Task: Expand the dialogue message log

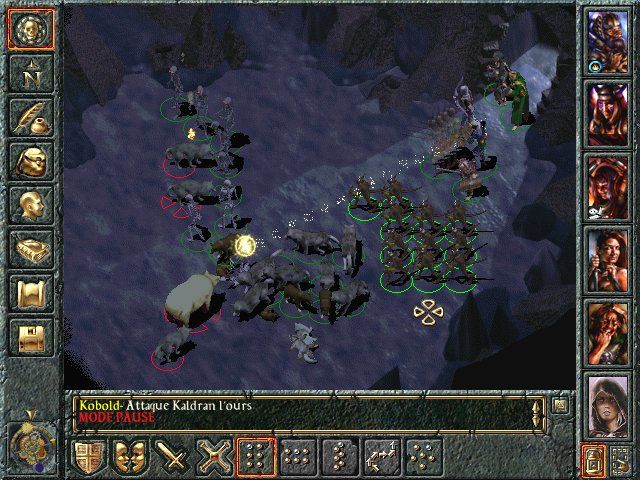Action: (560, 406)
